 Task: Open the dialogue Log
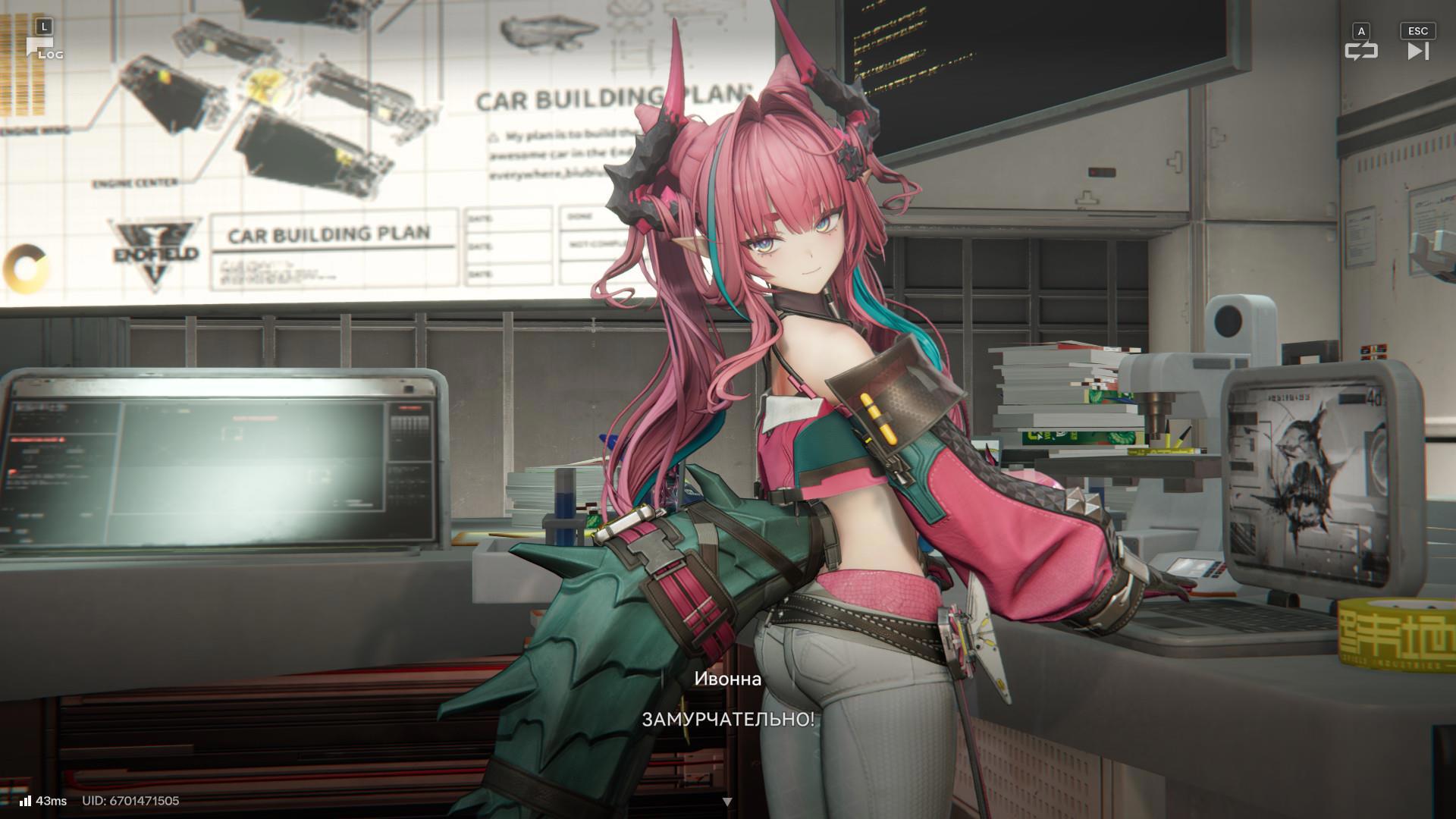(x=44, y=47)
